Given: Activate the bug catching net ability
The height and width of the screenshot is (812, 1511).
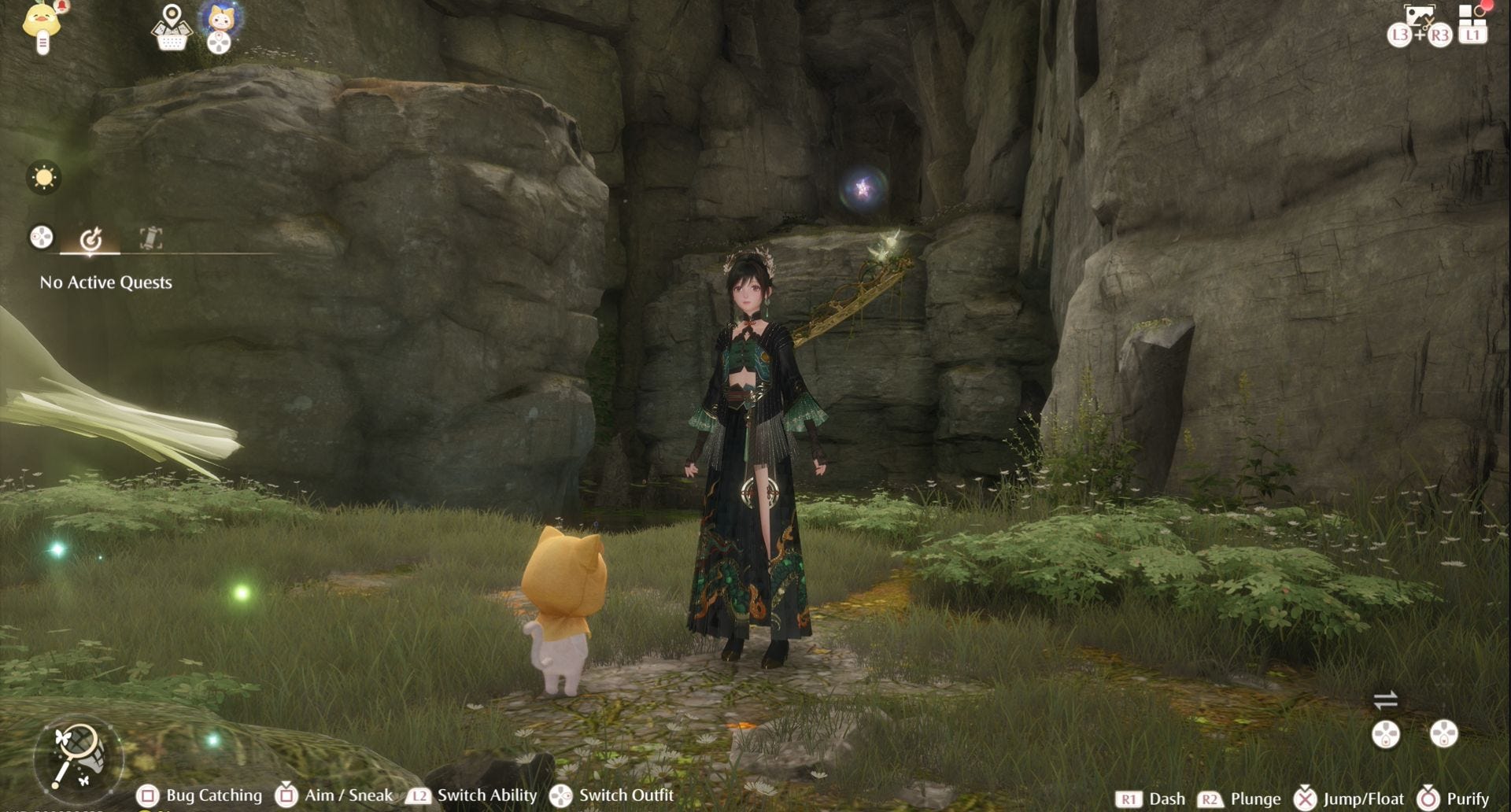Looking at the screenshot, I should pyautogui.click(x=79, y=756).
